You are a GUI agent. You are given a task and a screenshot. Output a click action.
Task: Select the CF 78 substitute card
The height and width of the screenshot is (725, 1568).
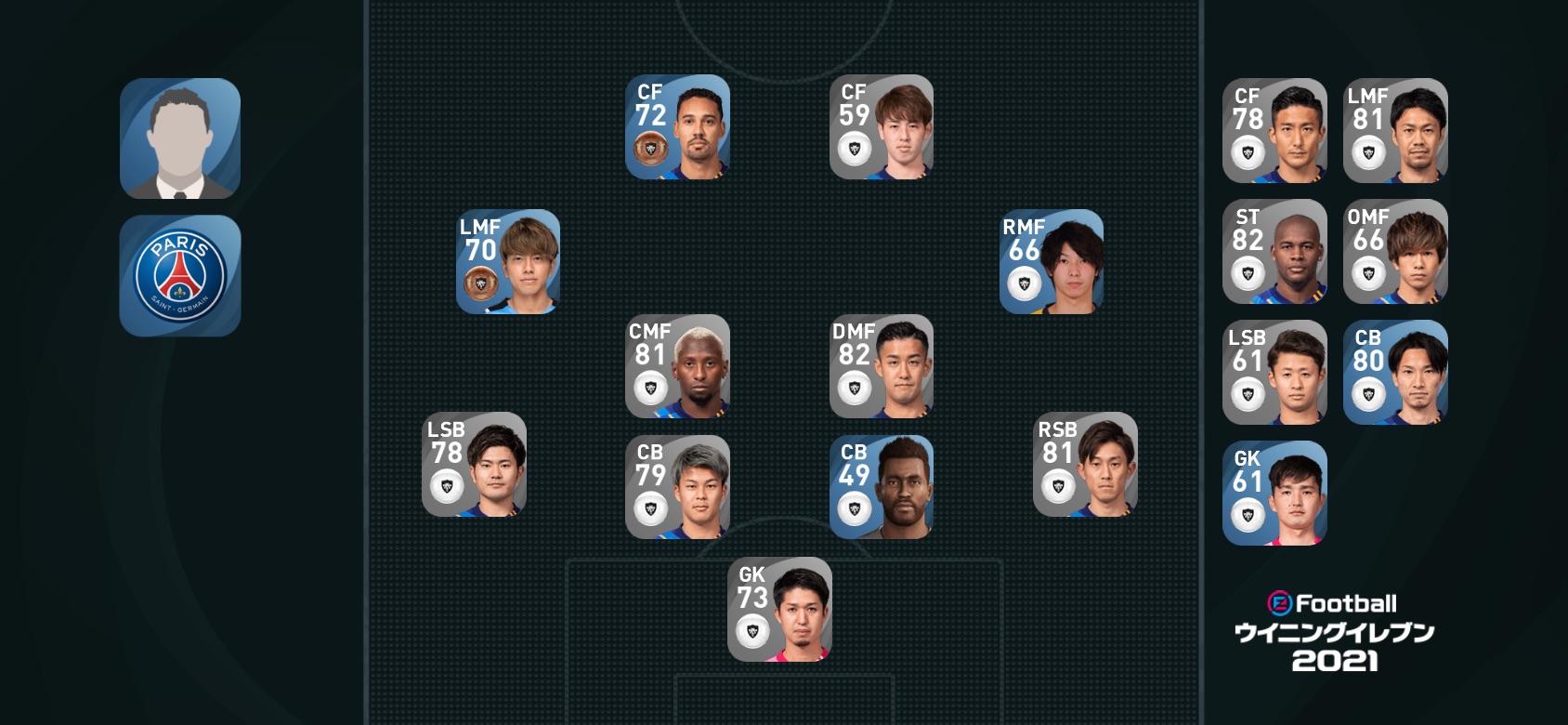(1274, 130)
